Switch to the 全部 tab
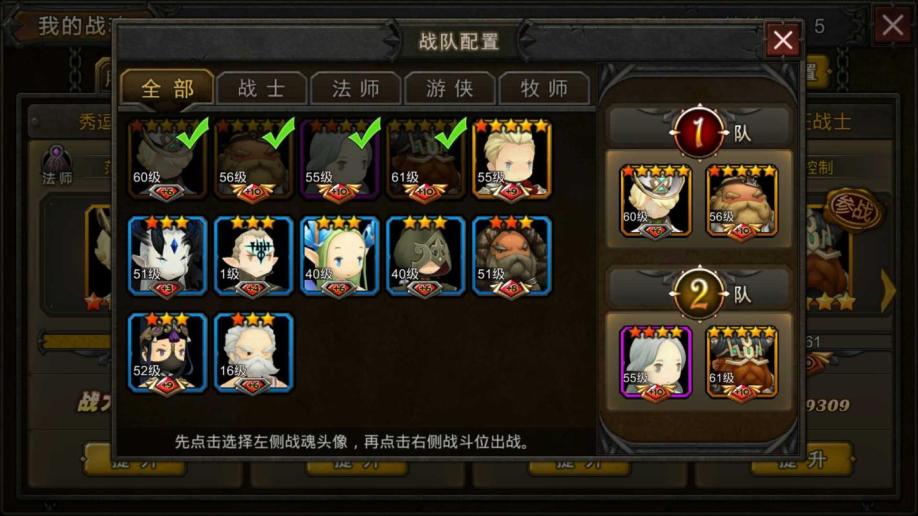918x516 pixels. pos(167,89)
